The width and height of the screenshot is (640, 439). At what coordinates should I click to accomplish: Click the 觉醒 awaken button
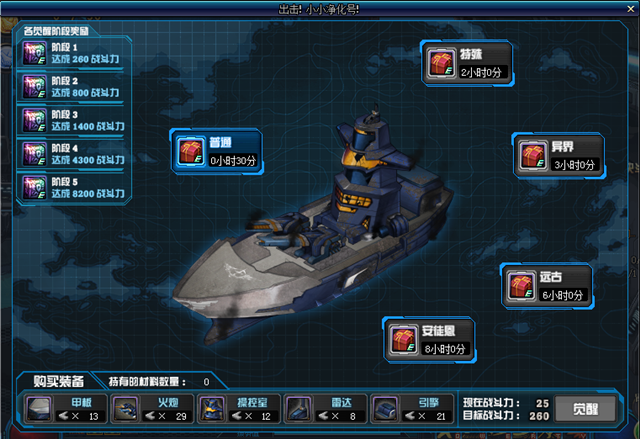click(x=585, y=408)
